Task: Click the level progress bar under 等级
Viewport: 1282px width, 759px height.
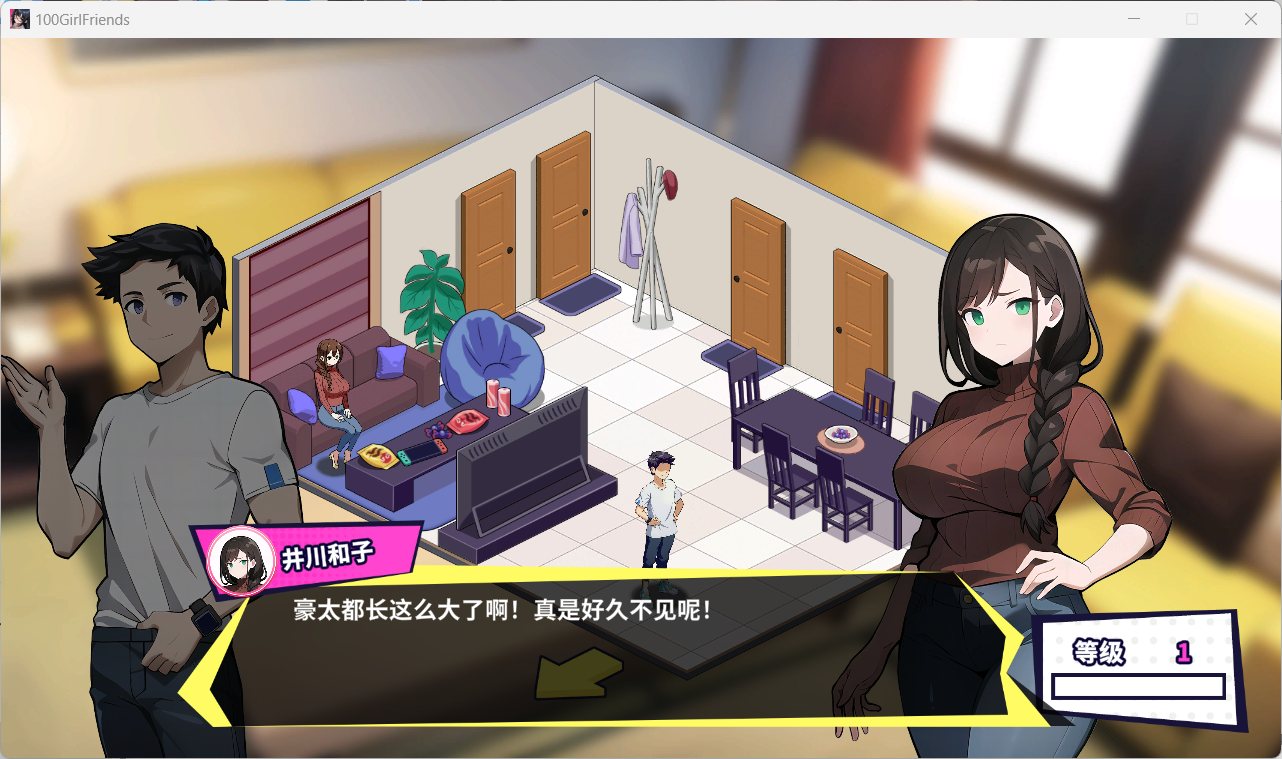Action: [1139, 686]
